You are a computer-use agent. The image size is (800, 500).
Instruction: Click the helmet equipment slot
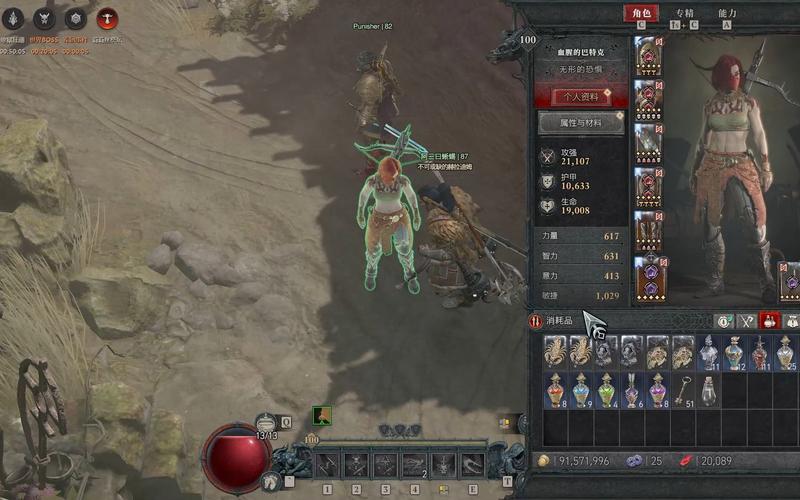[x=648, y=56]
